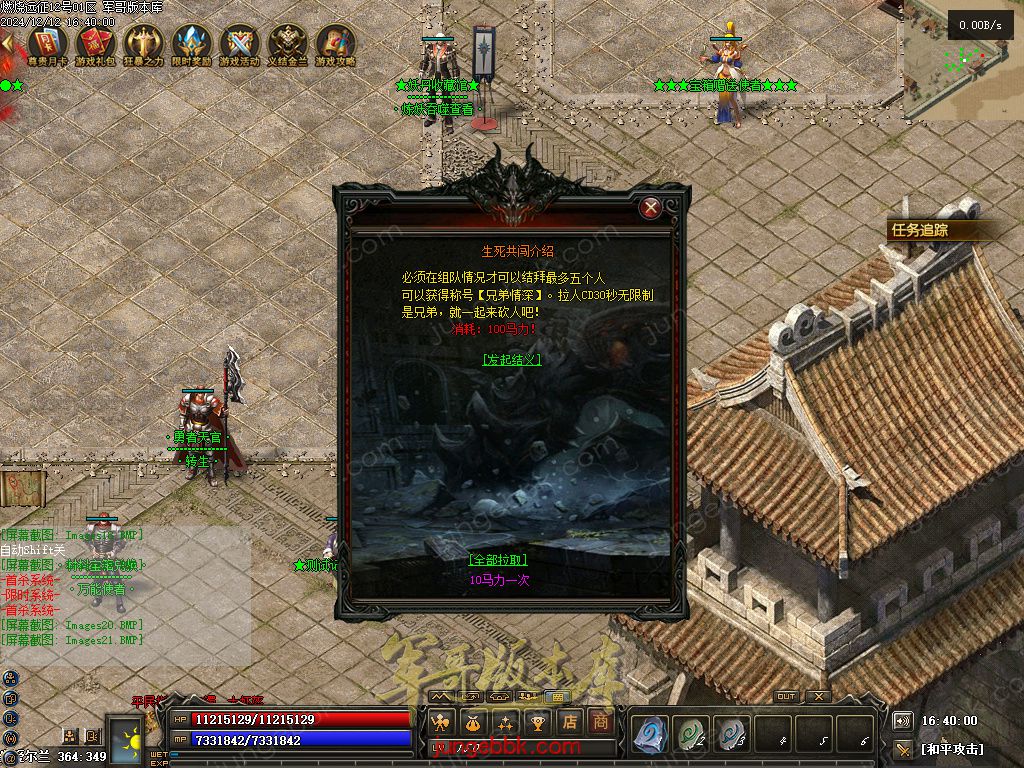Toggle the sound speaker button
1024x768 pixels.
click(x=903, y=720)
